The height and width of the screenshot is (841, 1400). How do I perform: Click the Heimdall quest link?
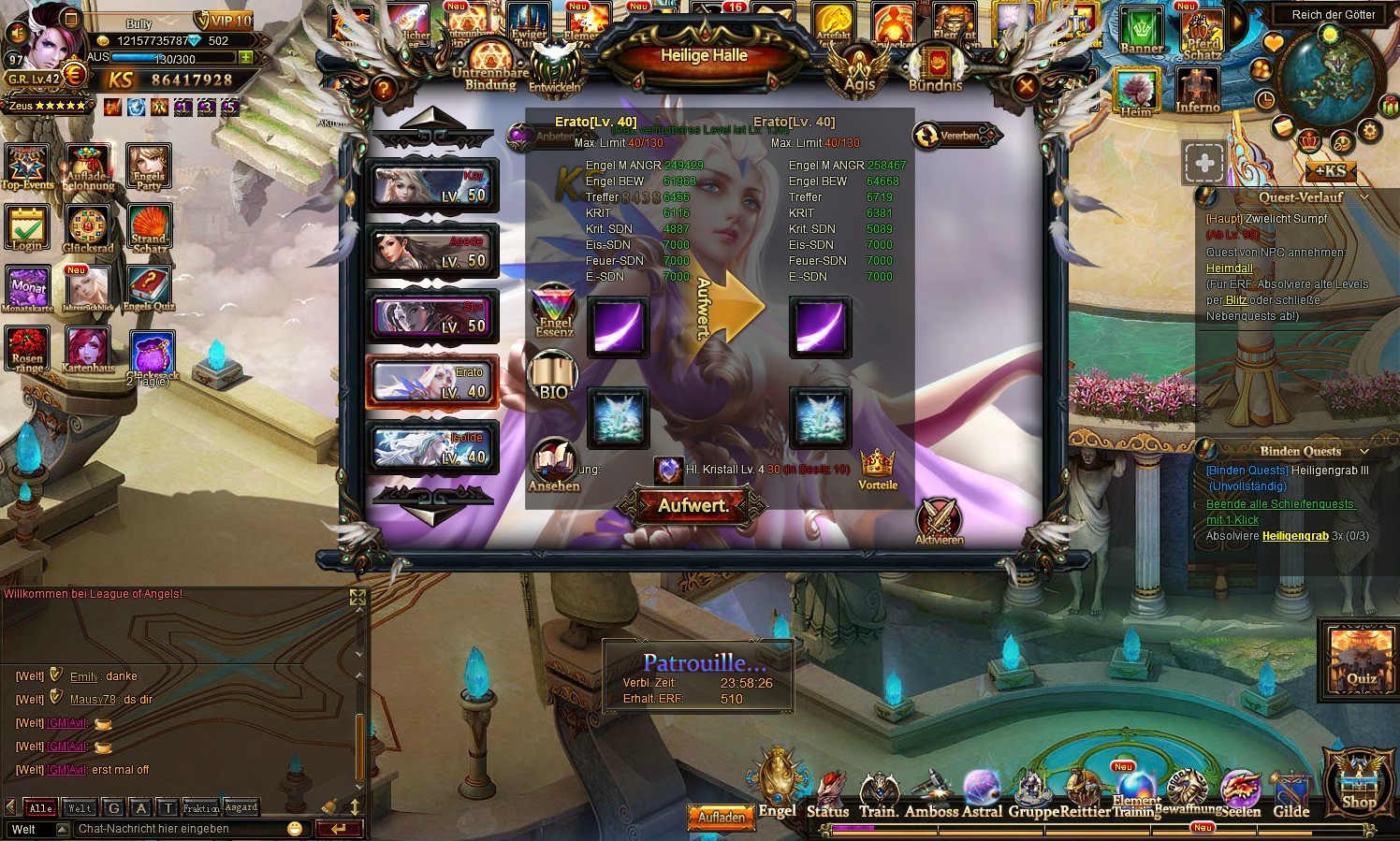(x=1229, y=268)
